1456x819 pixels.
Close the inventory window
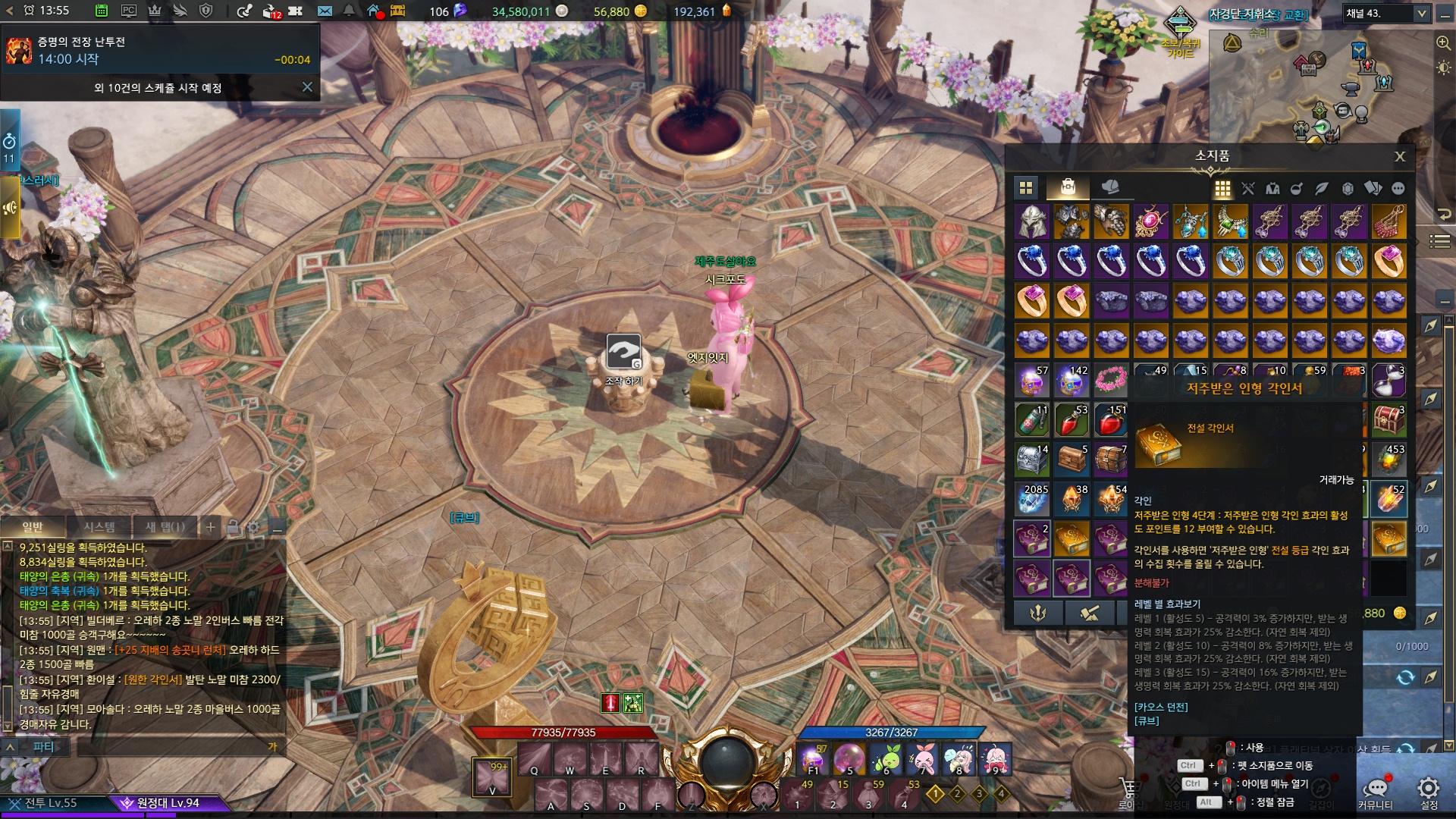(1399, 157)
